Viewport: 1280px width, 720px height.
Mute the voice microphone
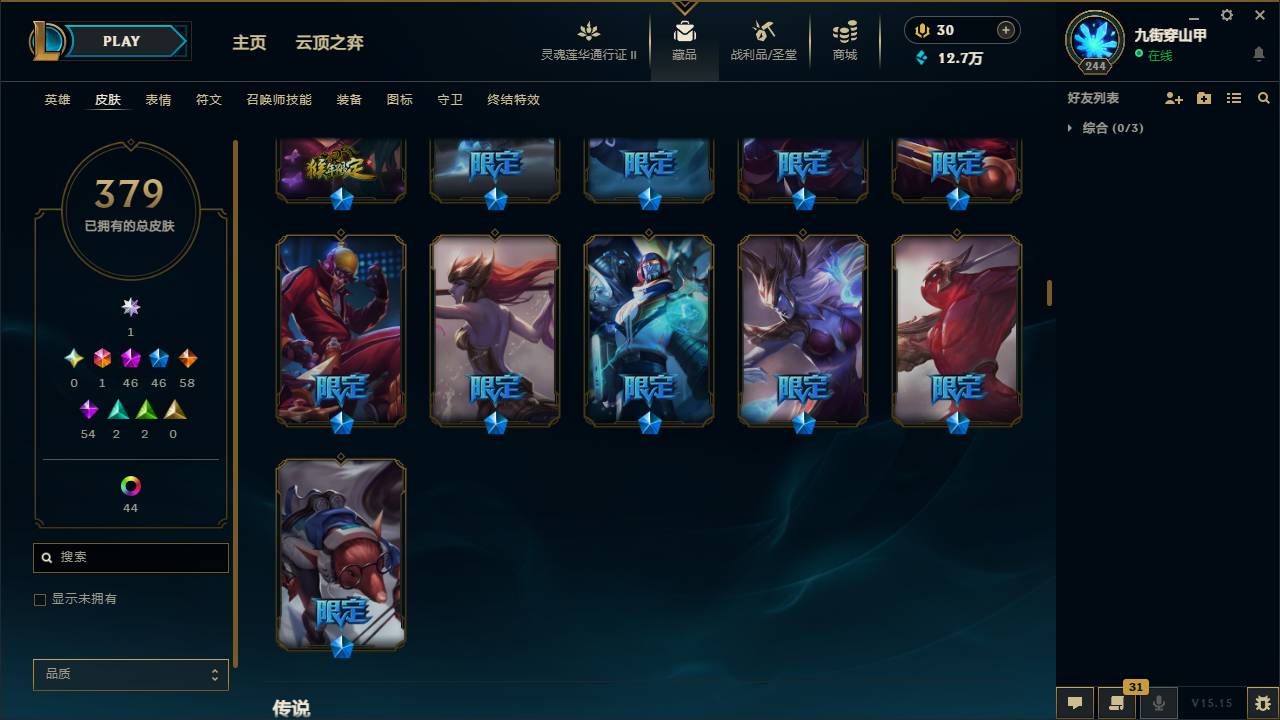point(1158,702)
